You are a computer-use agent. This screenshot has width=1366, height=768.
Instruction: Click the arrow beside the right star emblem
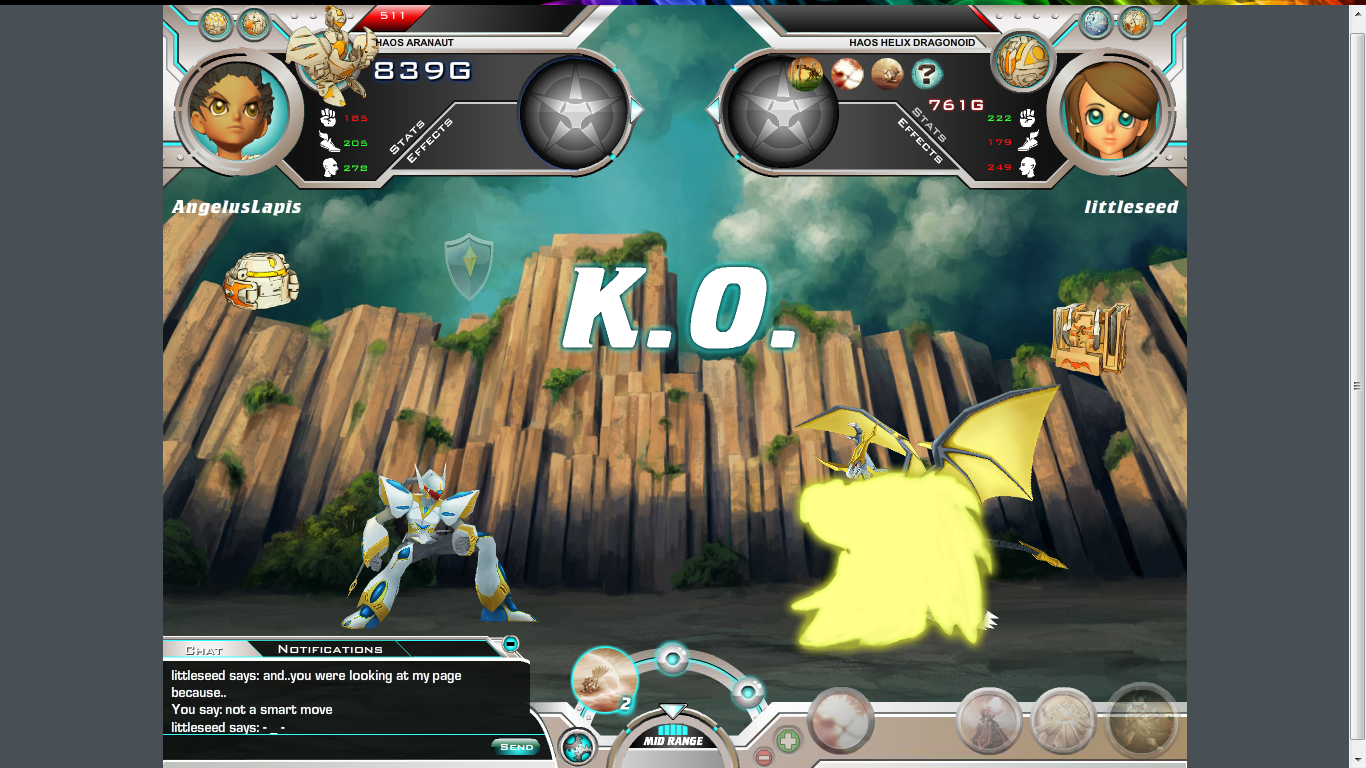[713, 109]
